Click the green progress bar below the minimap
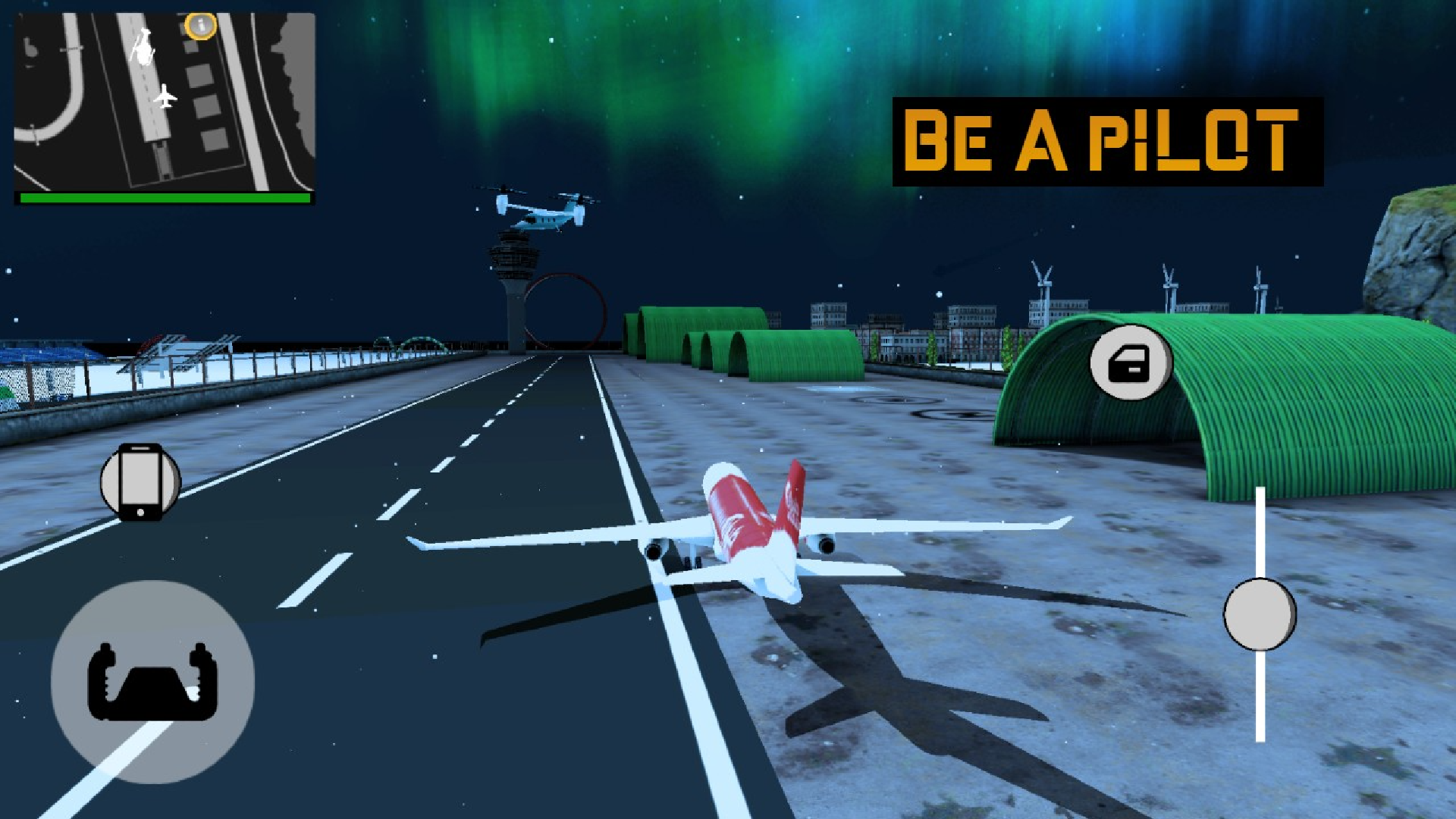The image size is (1456, 819). (x=165, y=197)
